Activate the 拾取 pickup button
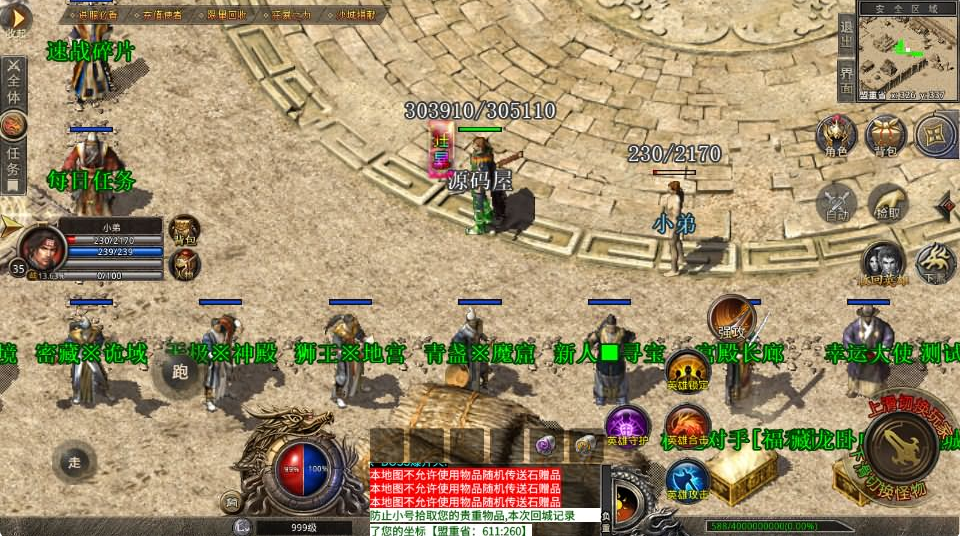 pos(887,201)
